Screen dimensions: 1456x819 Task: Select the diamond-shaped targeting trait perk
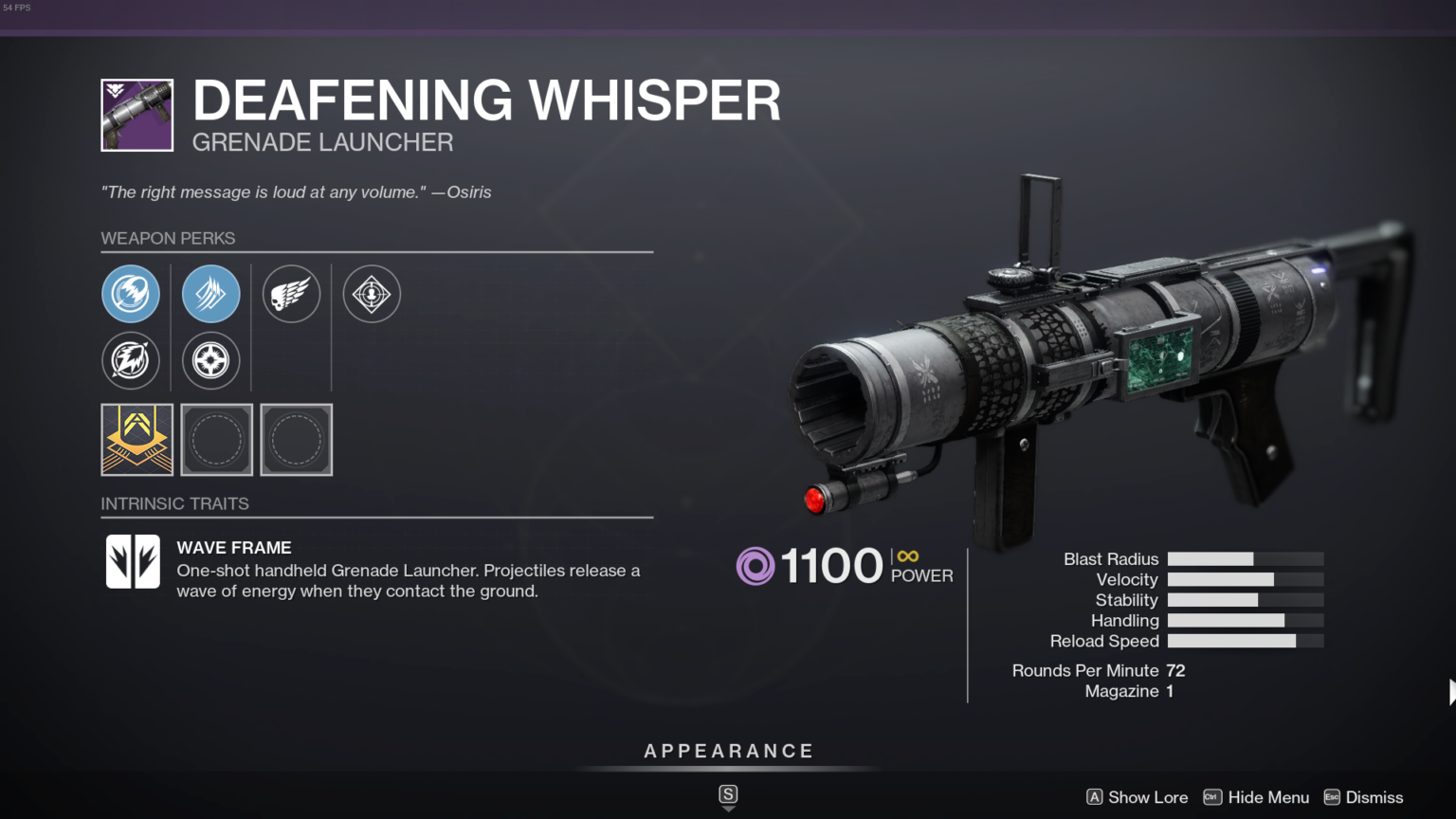coord(371,294)
